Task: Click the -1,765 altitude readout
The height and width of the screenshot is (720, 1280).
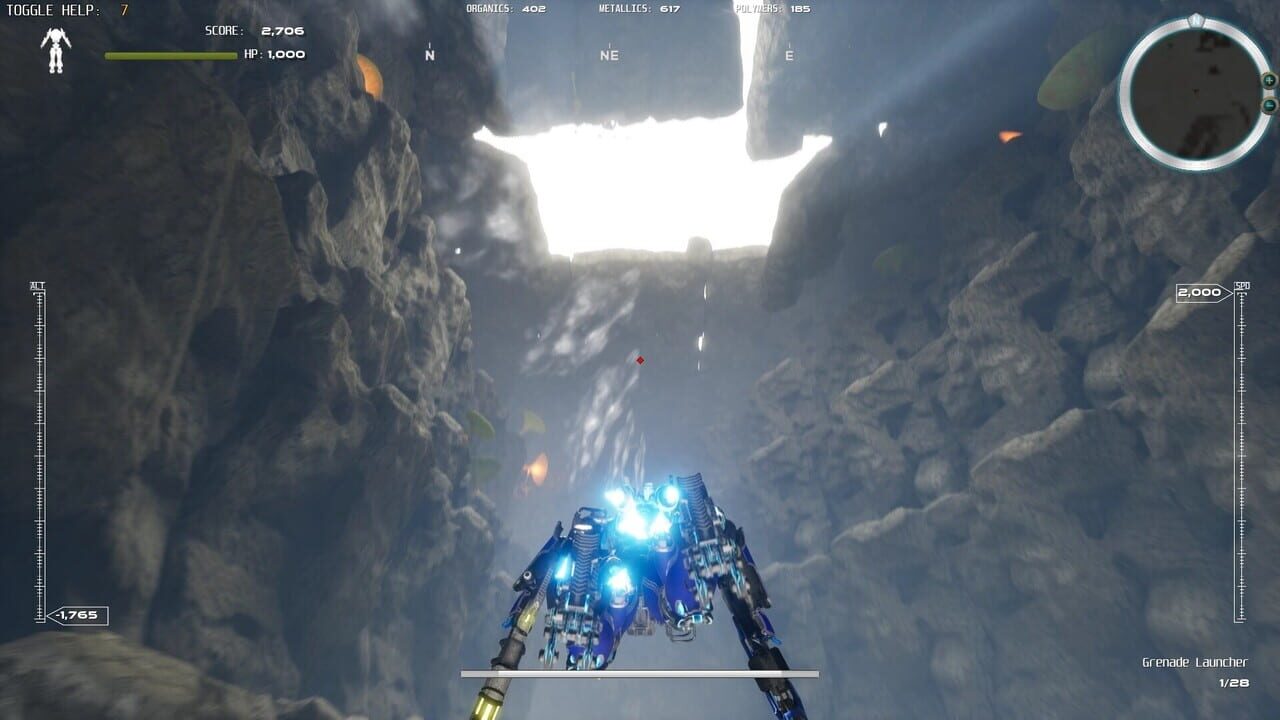Action: coord(79,614)
